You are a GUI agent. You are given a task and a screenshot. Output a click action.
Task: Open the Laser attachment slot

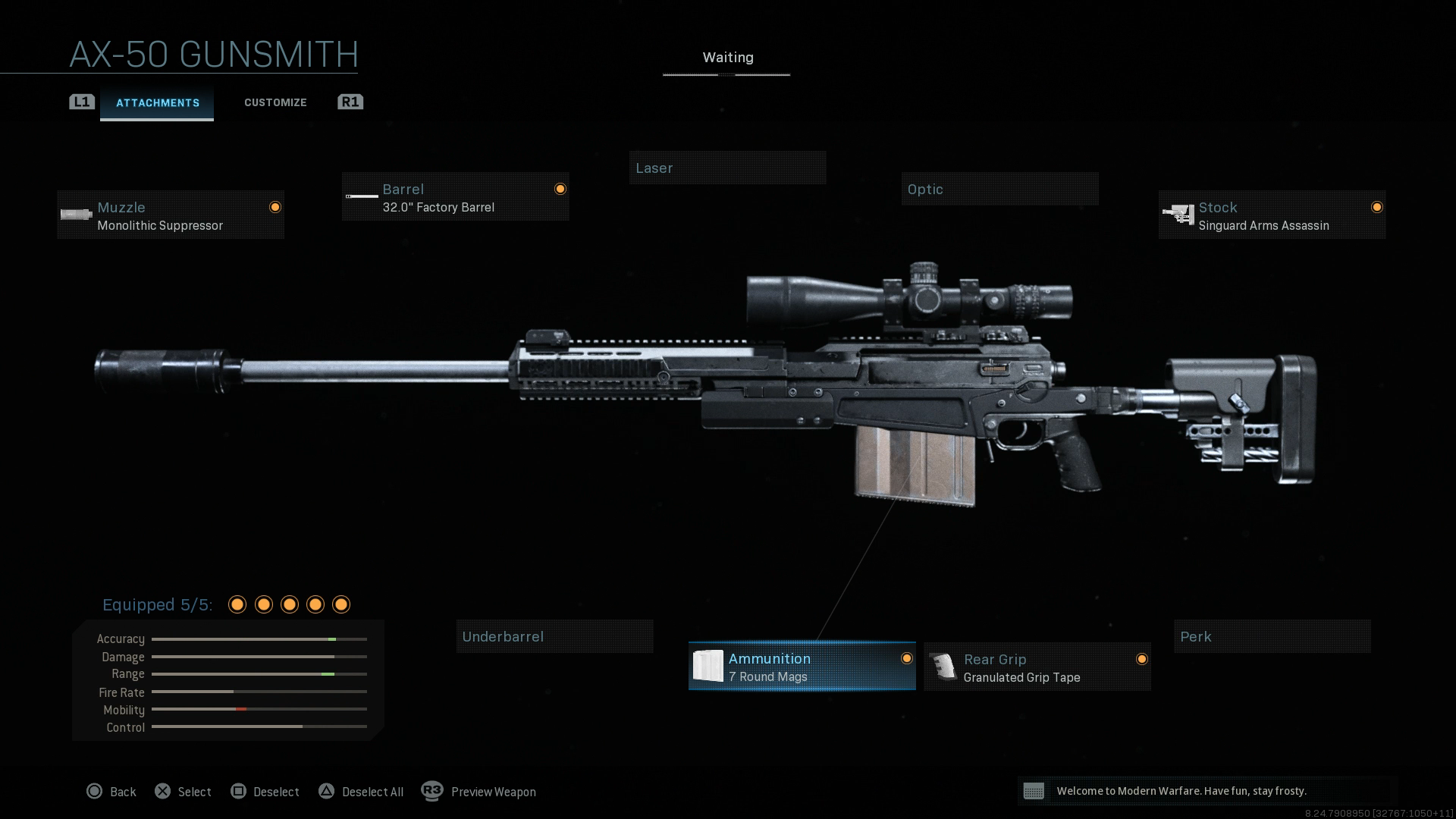727,168
